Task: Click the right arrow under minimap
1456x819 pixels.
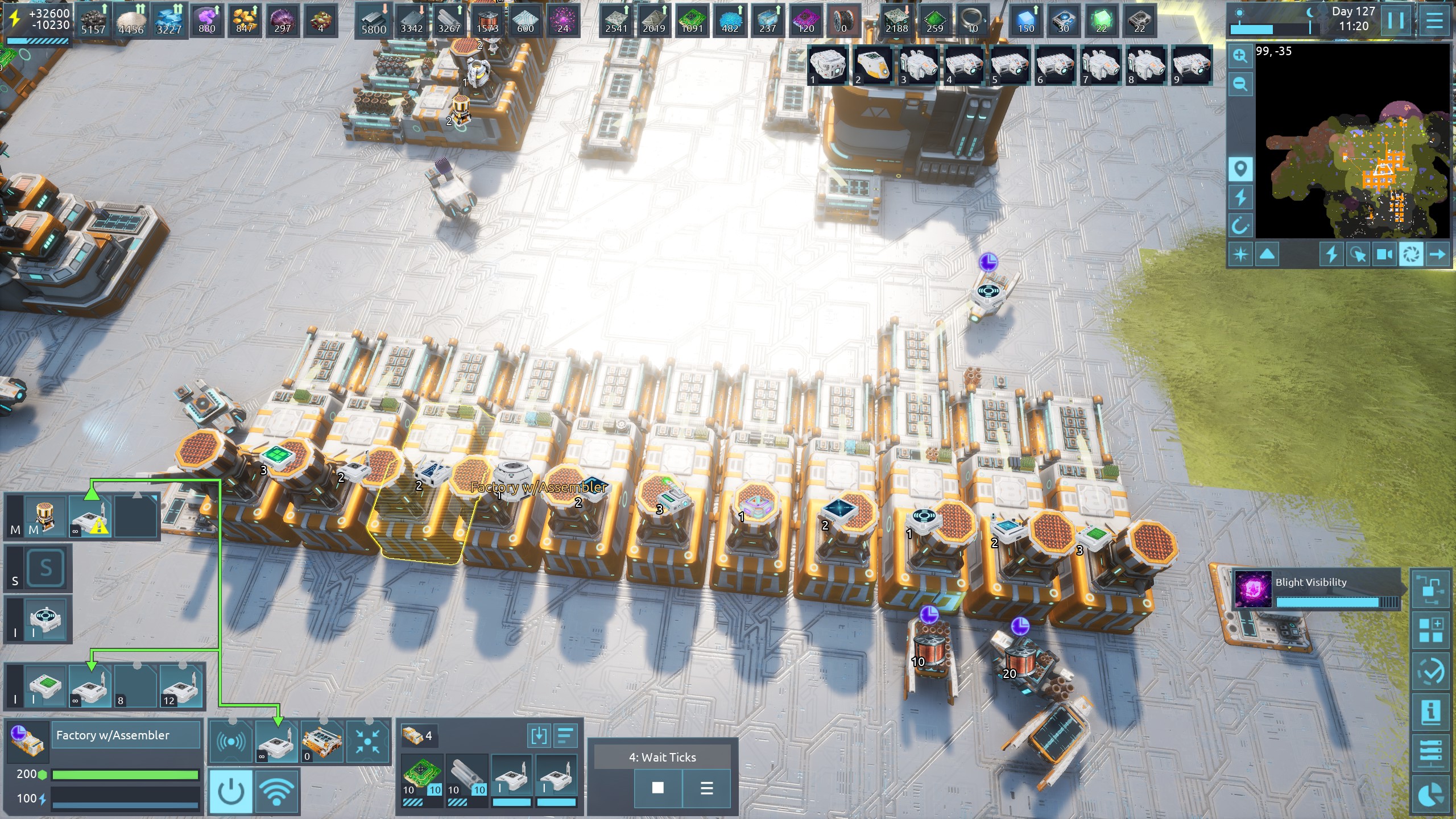Action: point(1437,254)
